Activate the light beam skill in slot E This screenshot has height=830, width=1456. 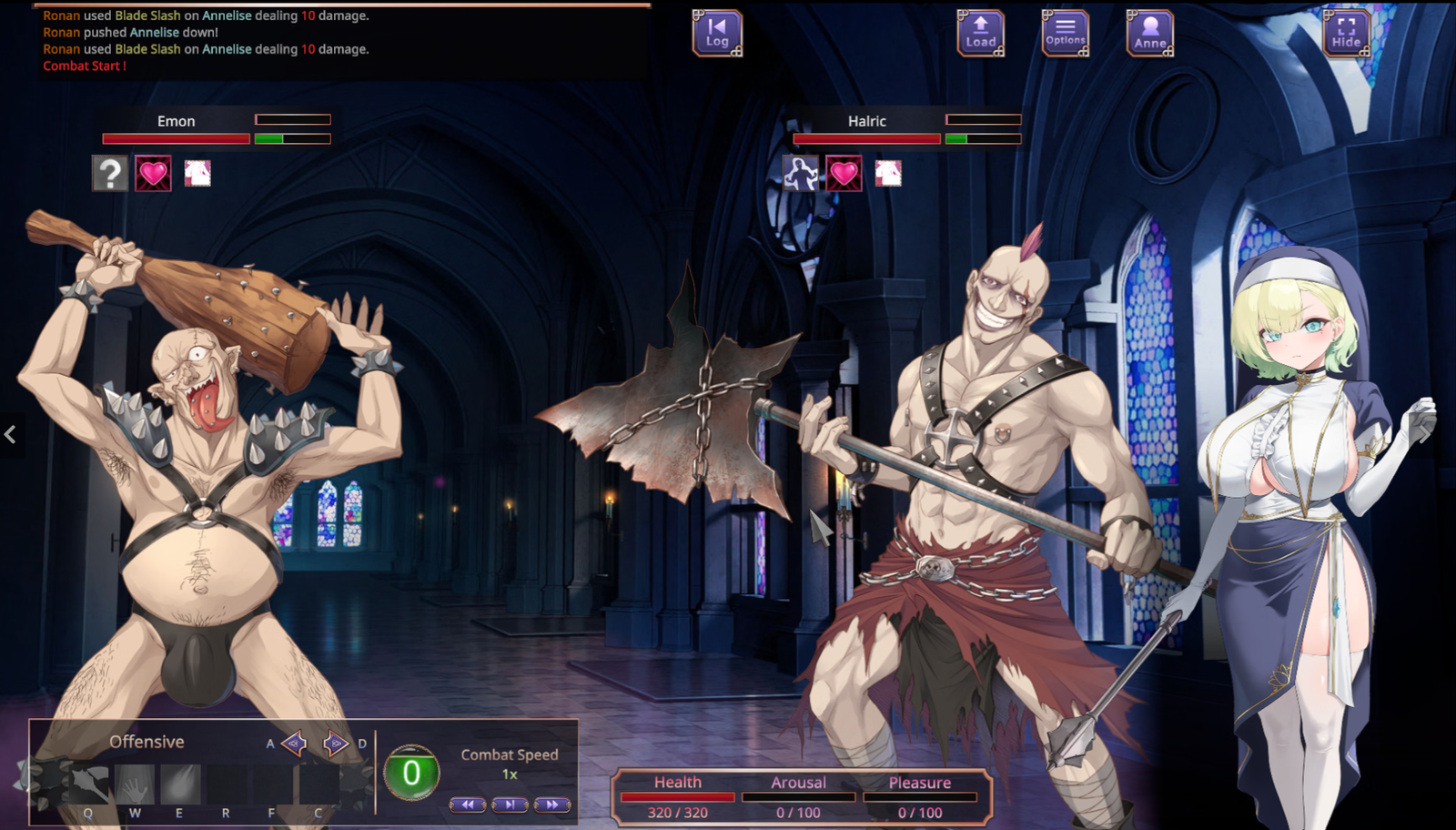coord(180,784)
